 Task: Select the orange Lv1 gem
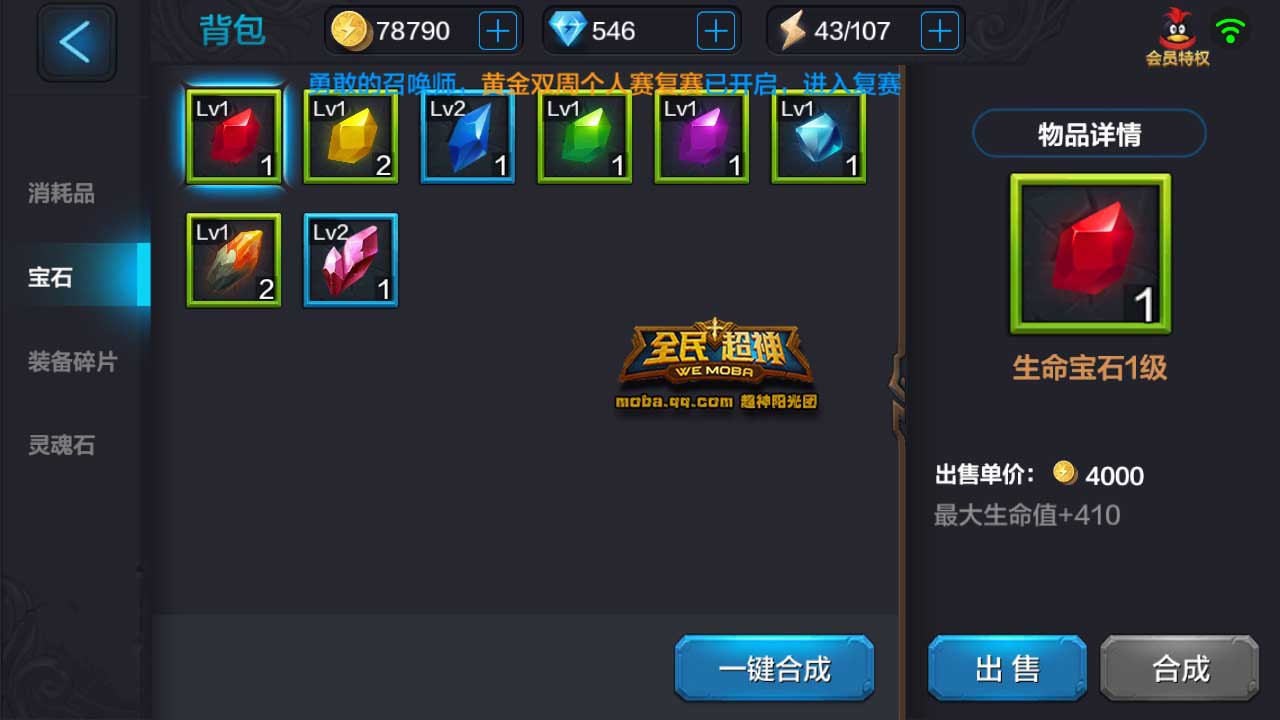pyautogui.click(x=232, y=260)
